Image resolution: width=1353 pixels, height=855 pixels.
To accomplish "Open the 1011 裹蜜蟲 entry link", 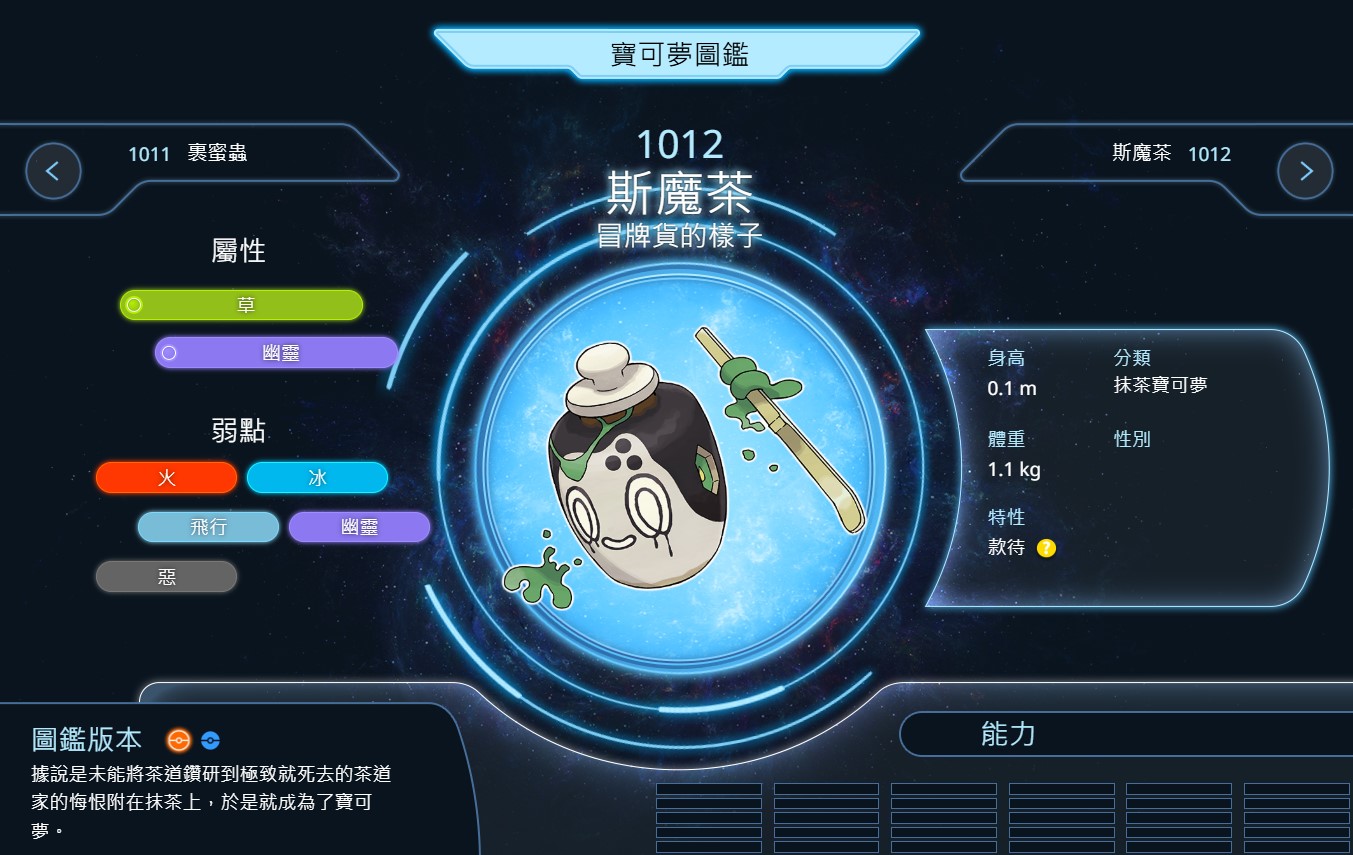I will pyautogui.click(x=188, y=154).
